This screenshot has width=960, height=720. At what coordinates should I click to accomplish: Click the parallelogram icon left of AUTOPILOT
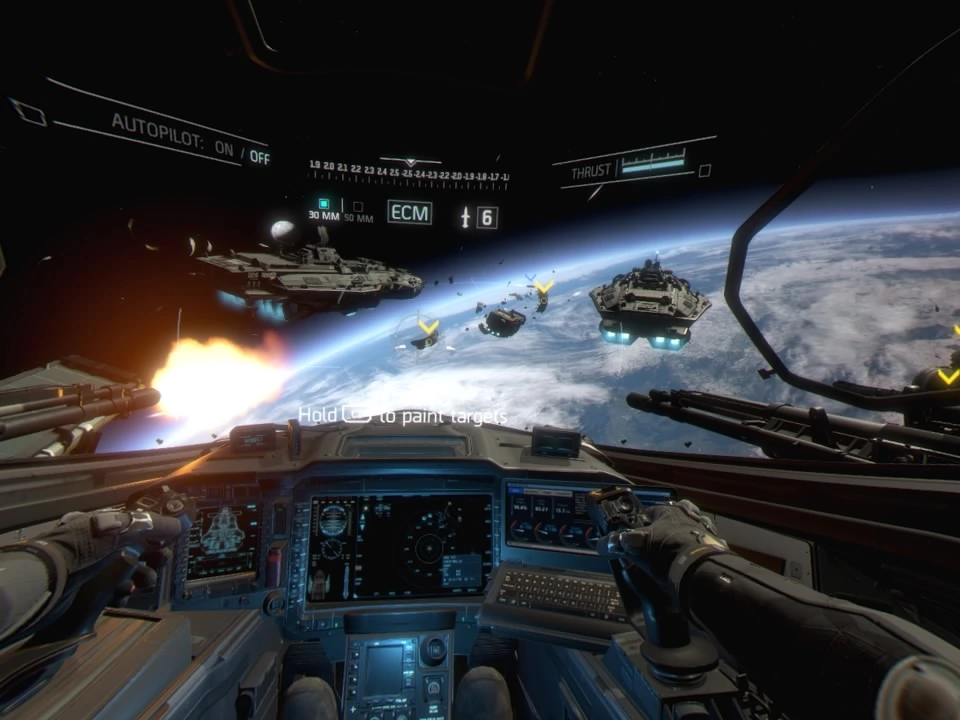click(28, 112)
